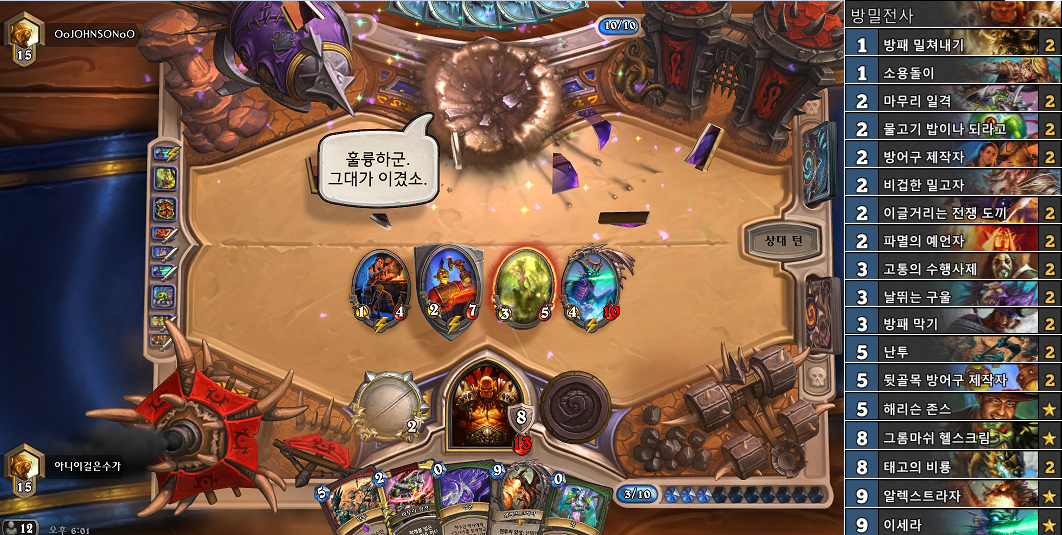Choose the 2/7 taunt minion on board
This screenshot has height=535, width=1062.
[446, 287]
